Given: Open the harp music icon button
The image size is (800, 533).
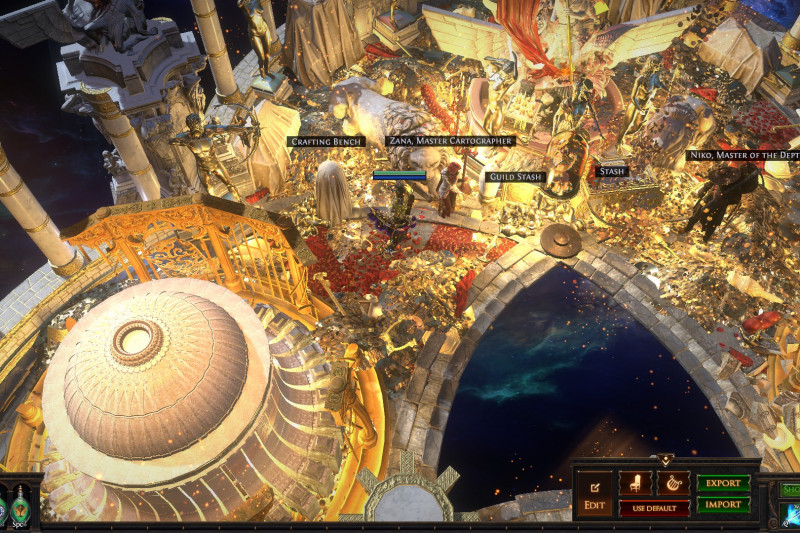Looking at the screenshot, I should [673, 483].
